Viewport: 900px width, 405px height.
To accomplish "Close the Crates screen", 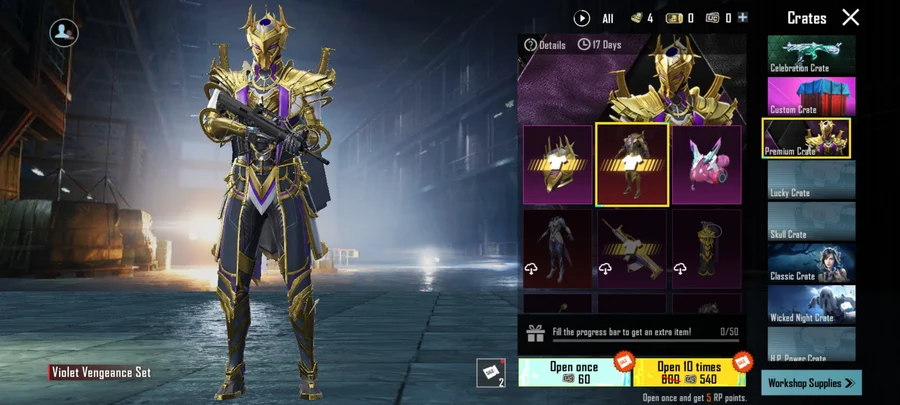I will click(x=850, y=17).
